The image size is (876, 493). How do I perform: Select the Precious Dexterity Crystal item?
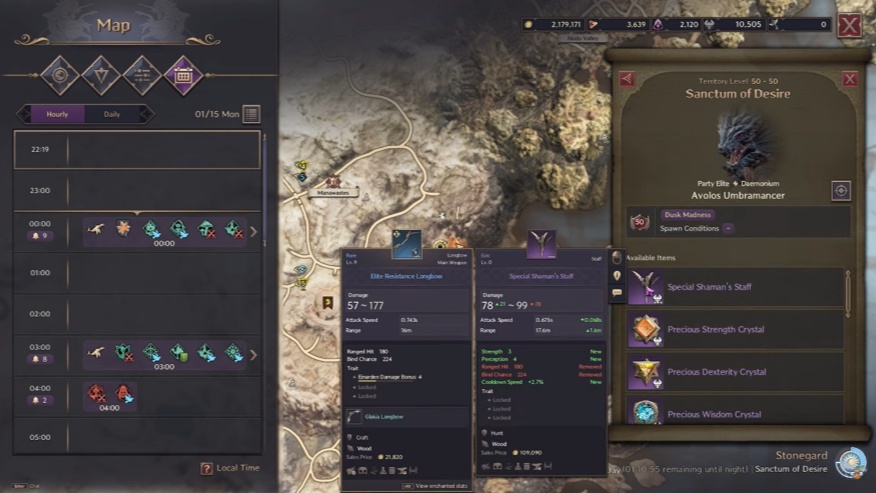pyautogui.click(x=735, y=372)
